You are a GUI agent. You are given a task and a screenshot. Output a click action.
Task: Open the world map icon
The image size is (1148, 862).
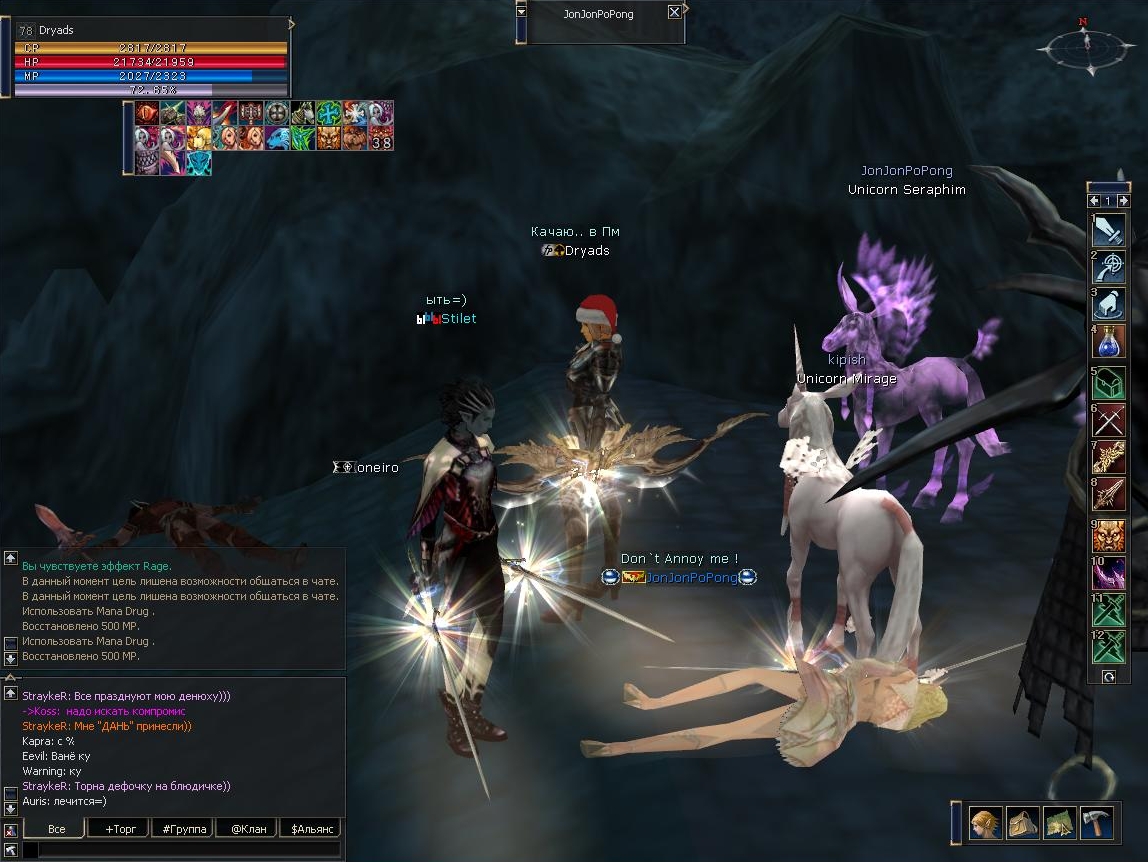pyautogui.click(x=1059, y=822)
